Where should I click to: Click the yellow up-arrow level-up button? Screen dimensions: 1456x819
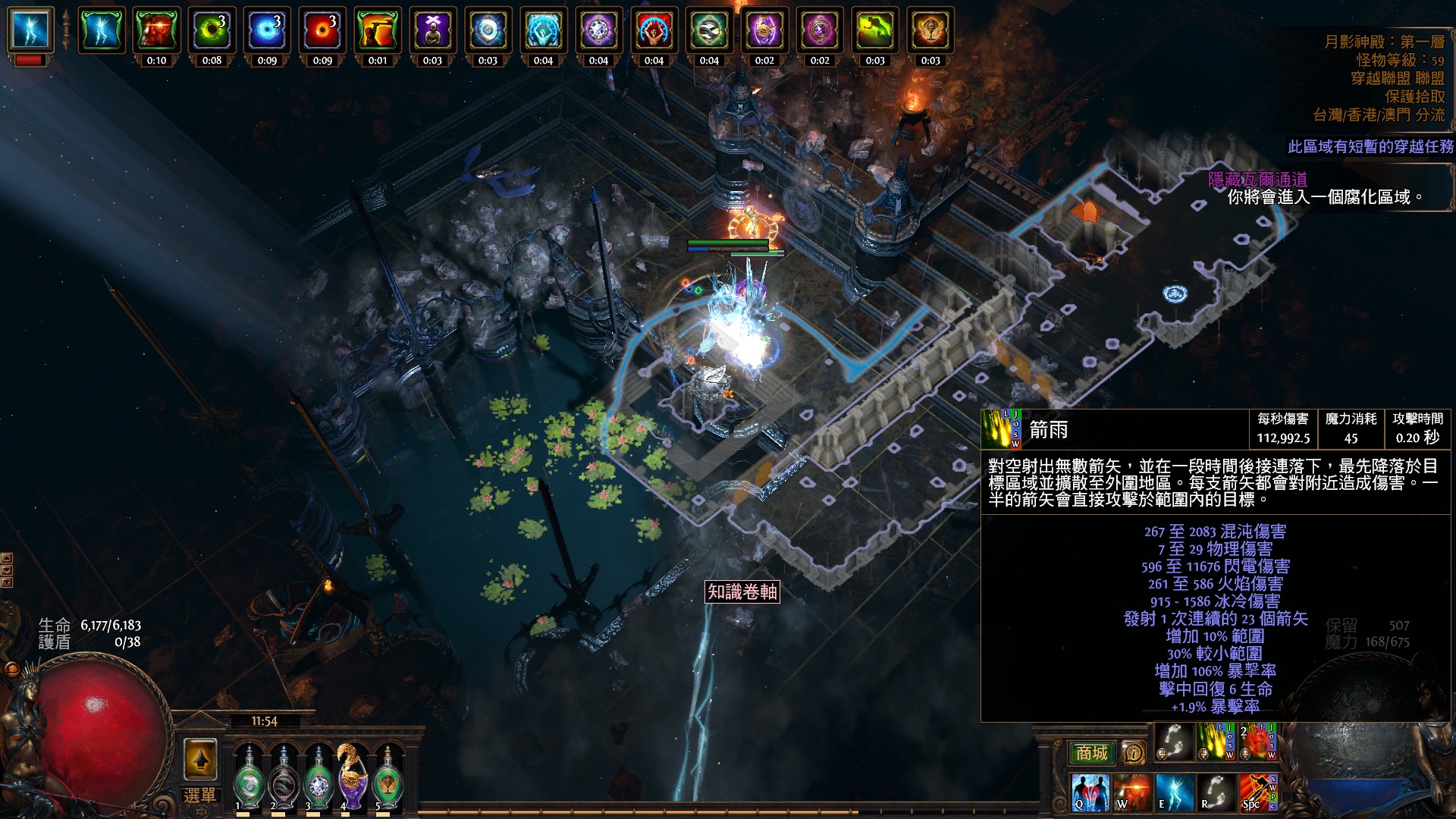[200, 759]
